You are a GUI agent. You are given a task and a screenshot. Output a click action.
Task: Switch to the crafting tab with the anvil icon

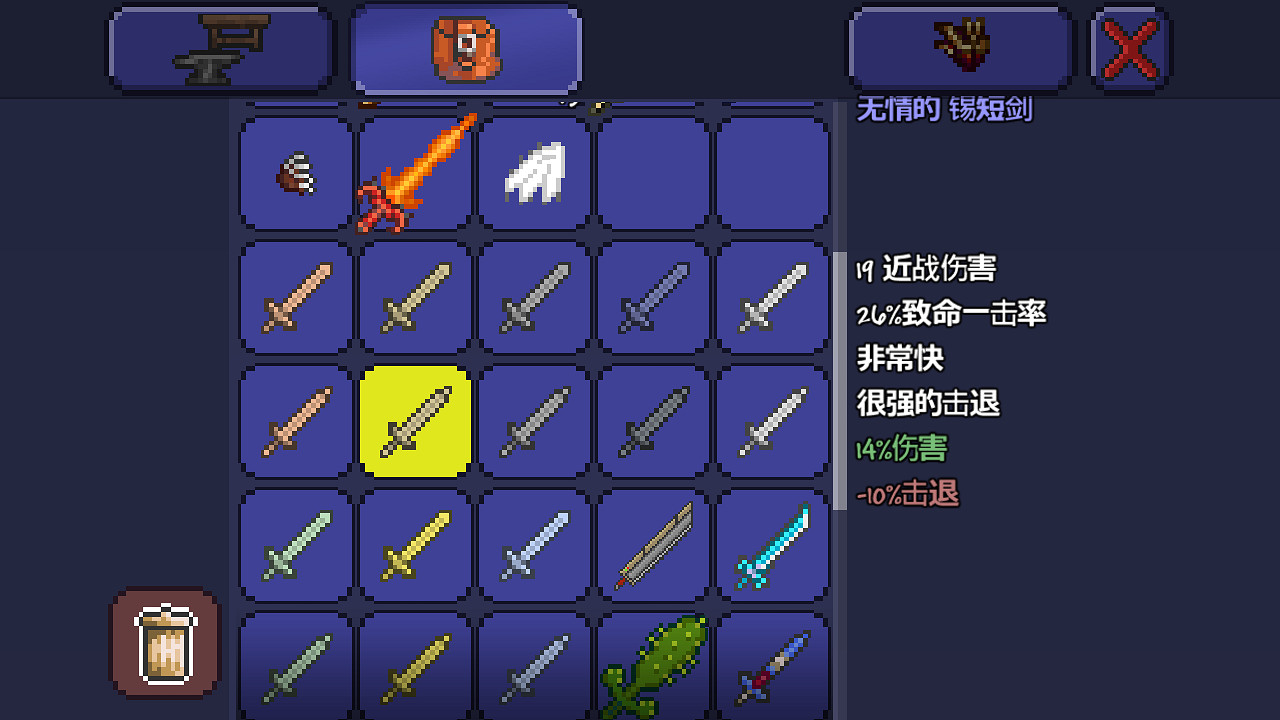click(x=220, y=47)
